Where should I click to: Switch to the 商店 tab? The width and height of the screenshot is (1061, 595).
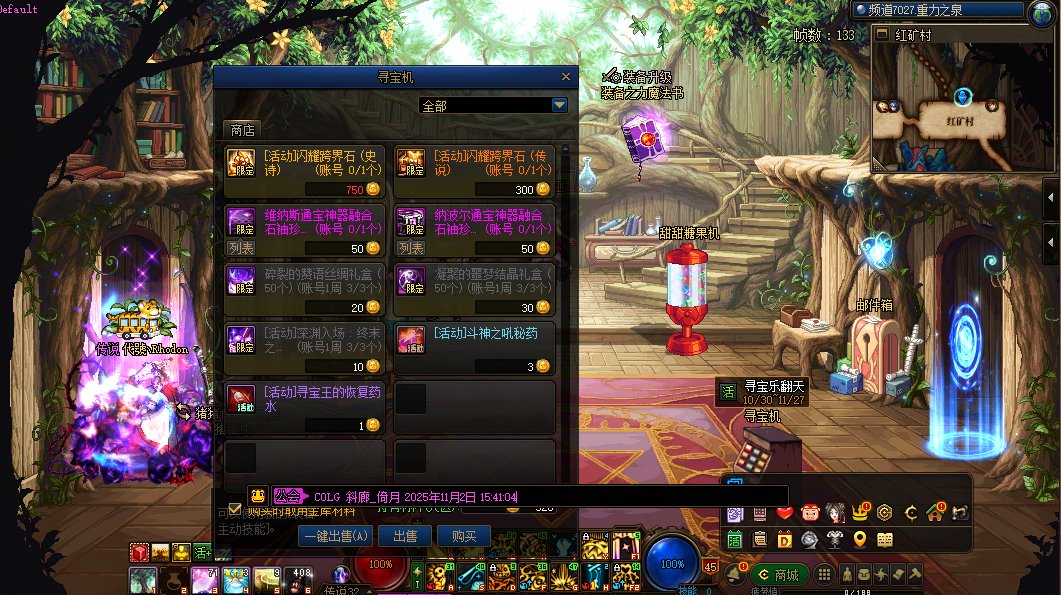242,130
